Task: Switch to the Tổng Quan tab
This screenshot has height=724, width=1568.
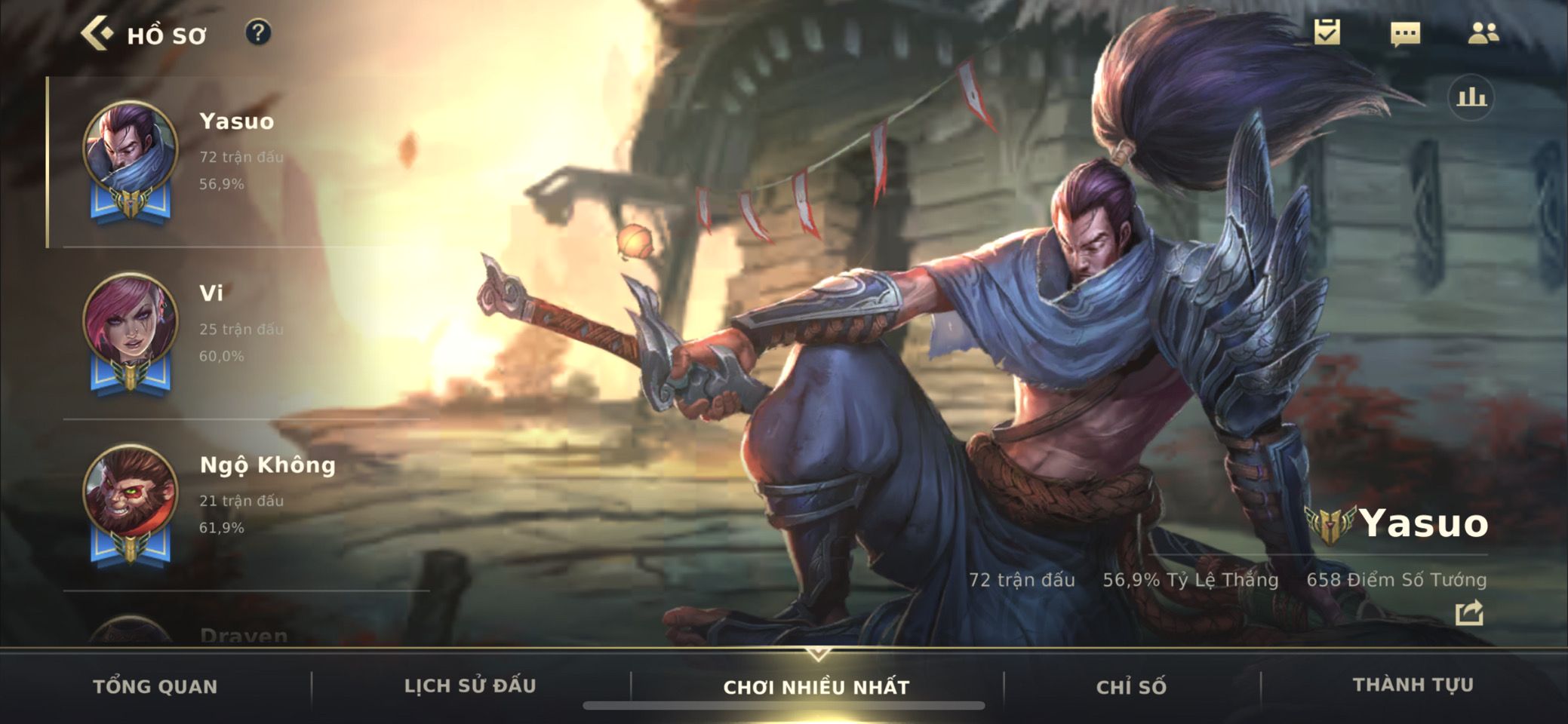Action: [155, 686]
